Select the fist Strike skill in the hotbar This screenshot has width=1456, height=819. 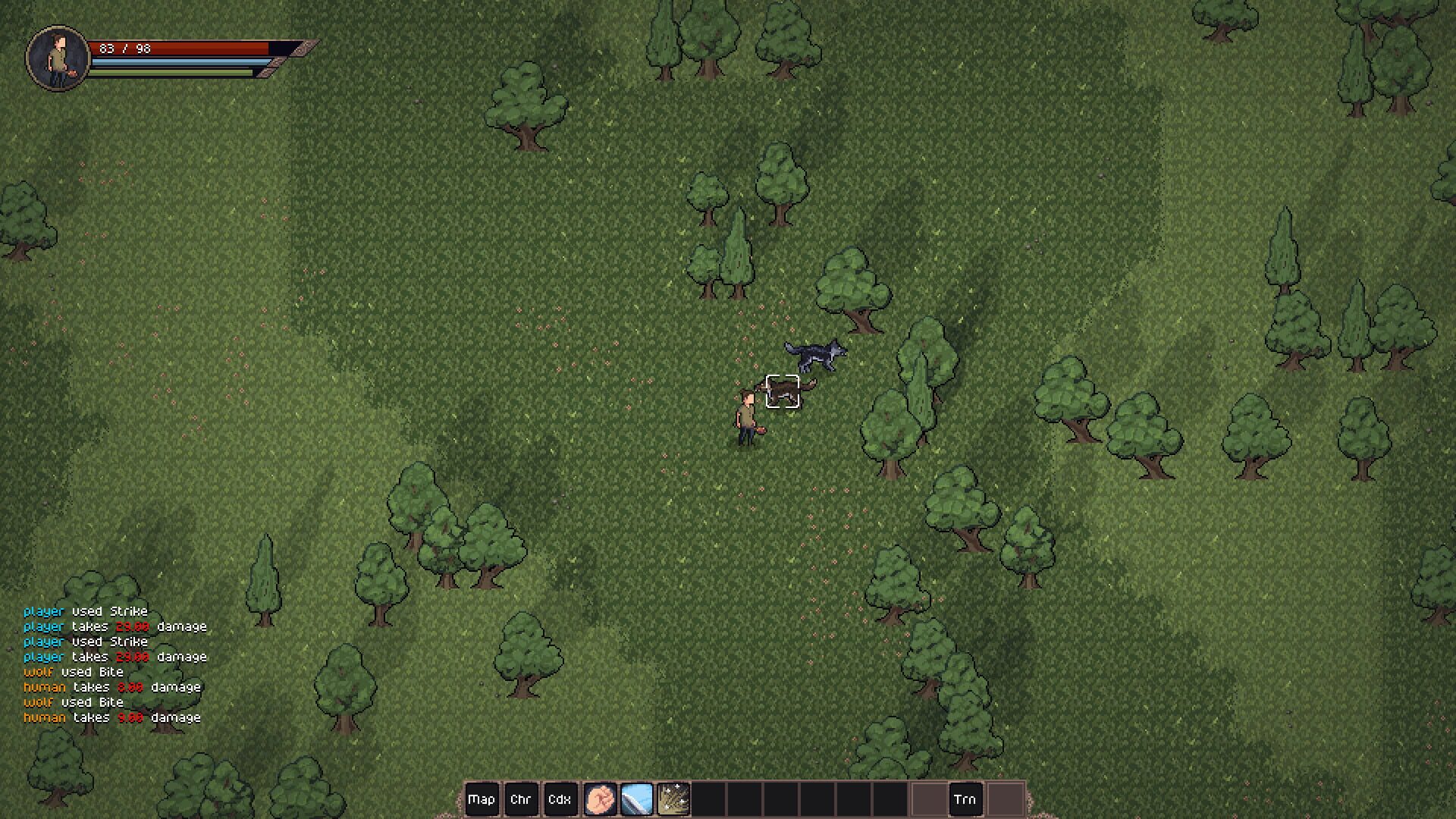[x=601, y=799]
